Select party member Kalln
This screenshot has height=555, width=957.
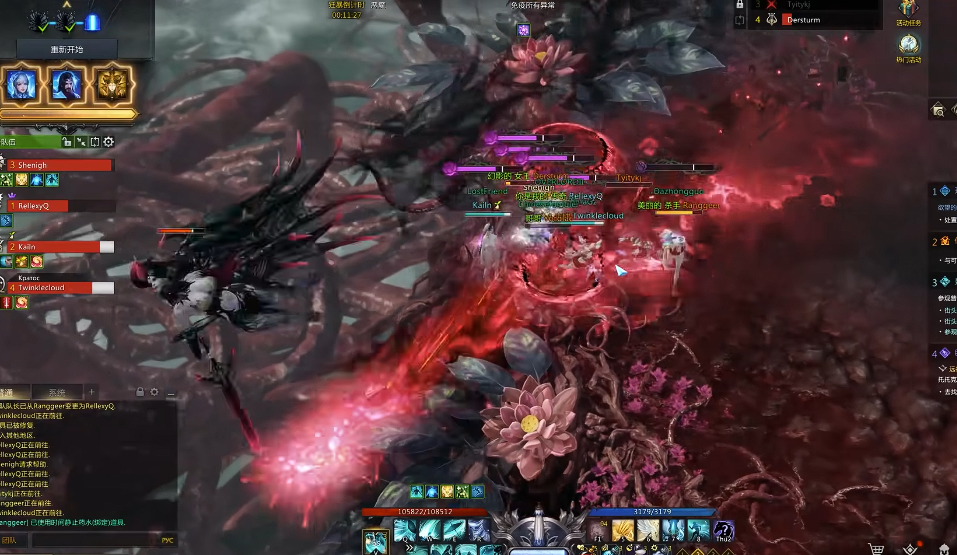click(x=58, y=246)
